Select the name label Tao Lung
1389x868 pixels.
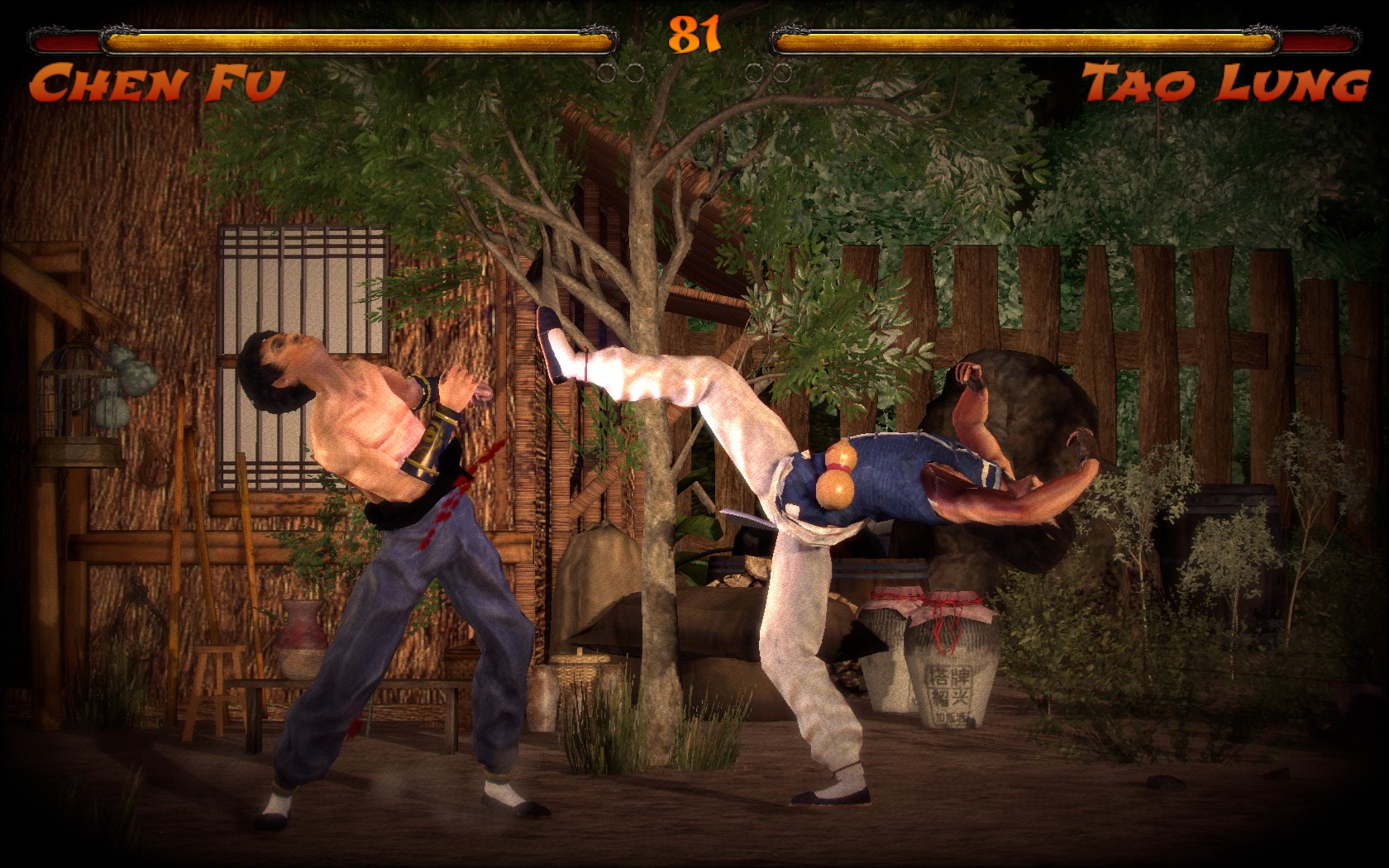pyautogui.click(x=1224, y=83)
